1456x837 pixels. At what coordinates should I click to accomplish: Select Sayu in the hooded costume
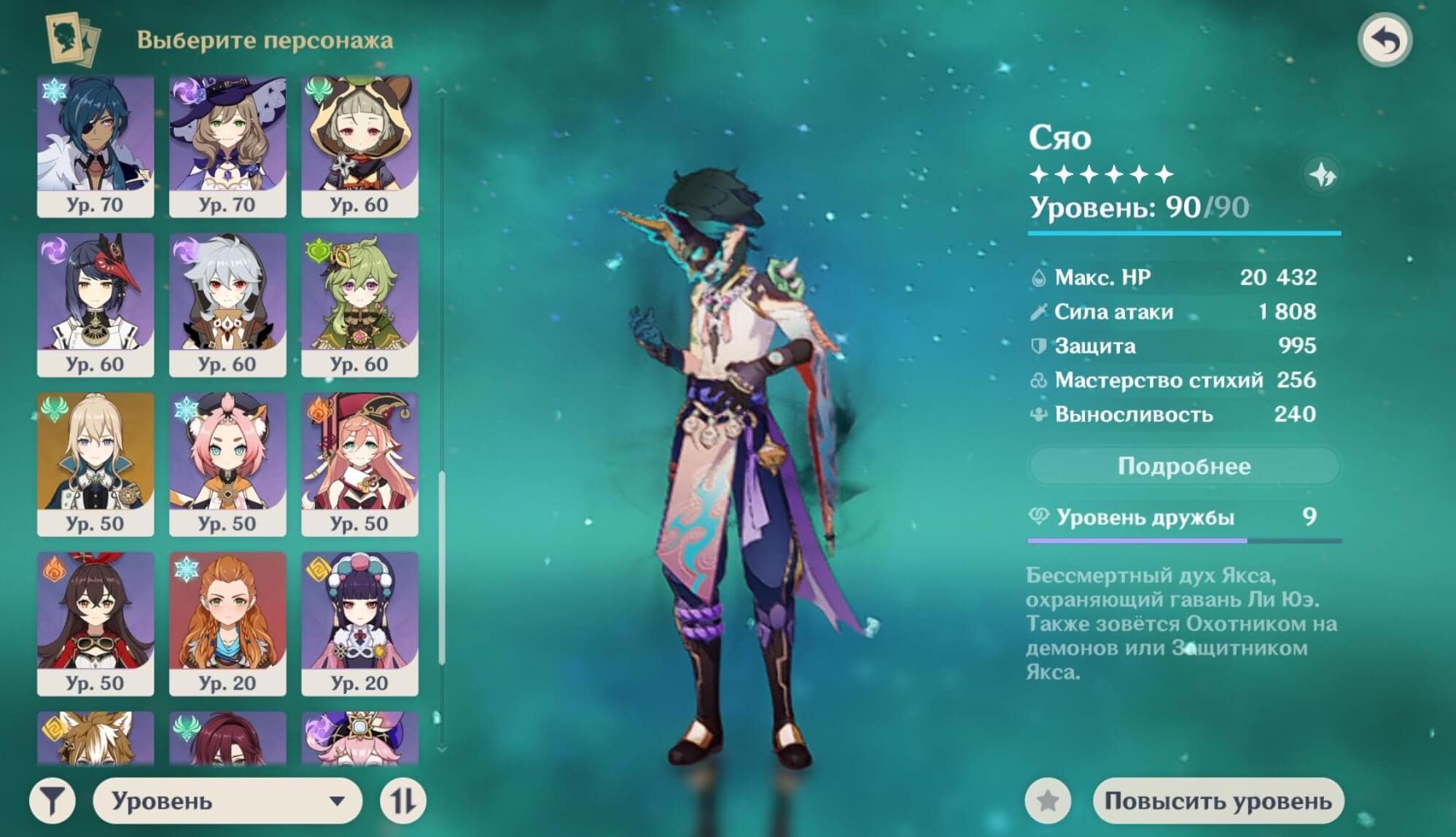click(359, 146)
